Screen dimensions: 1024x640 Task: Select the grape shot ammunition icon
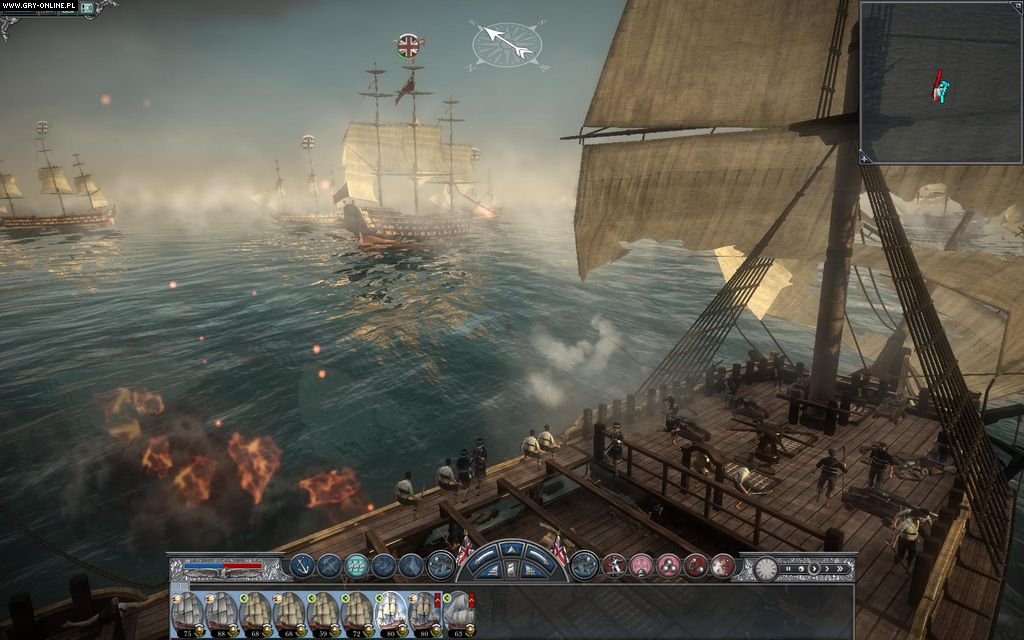721,566
